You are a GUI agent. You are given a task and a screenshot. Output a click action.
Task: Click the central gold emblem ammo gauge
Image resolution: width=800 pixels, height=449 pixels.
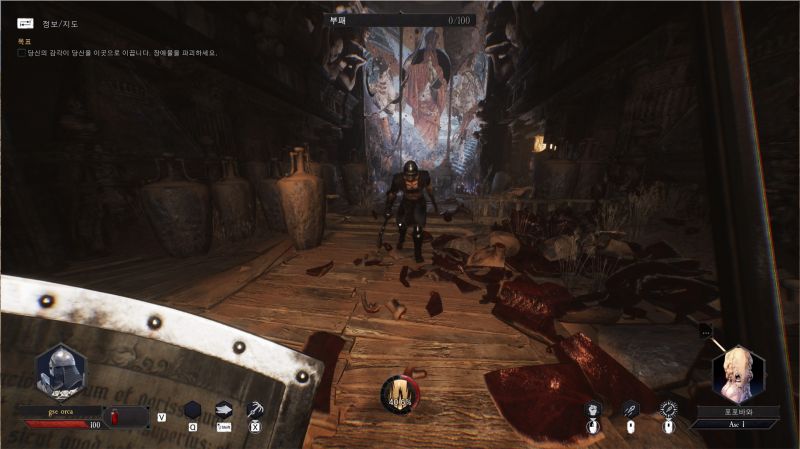click(400, 392)
